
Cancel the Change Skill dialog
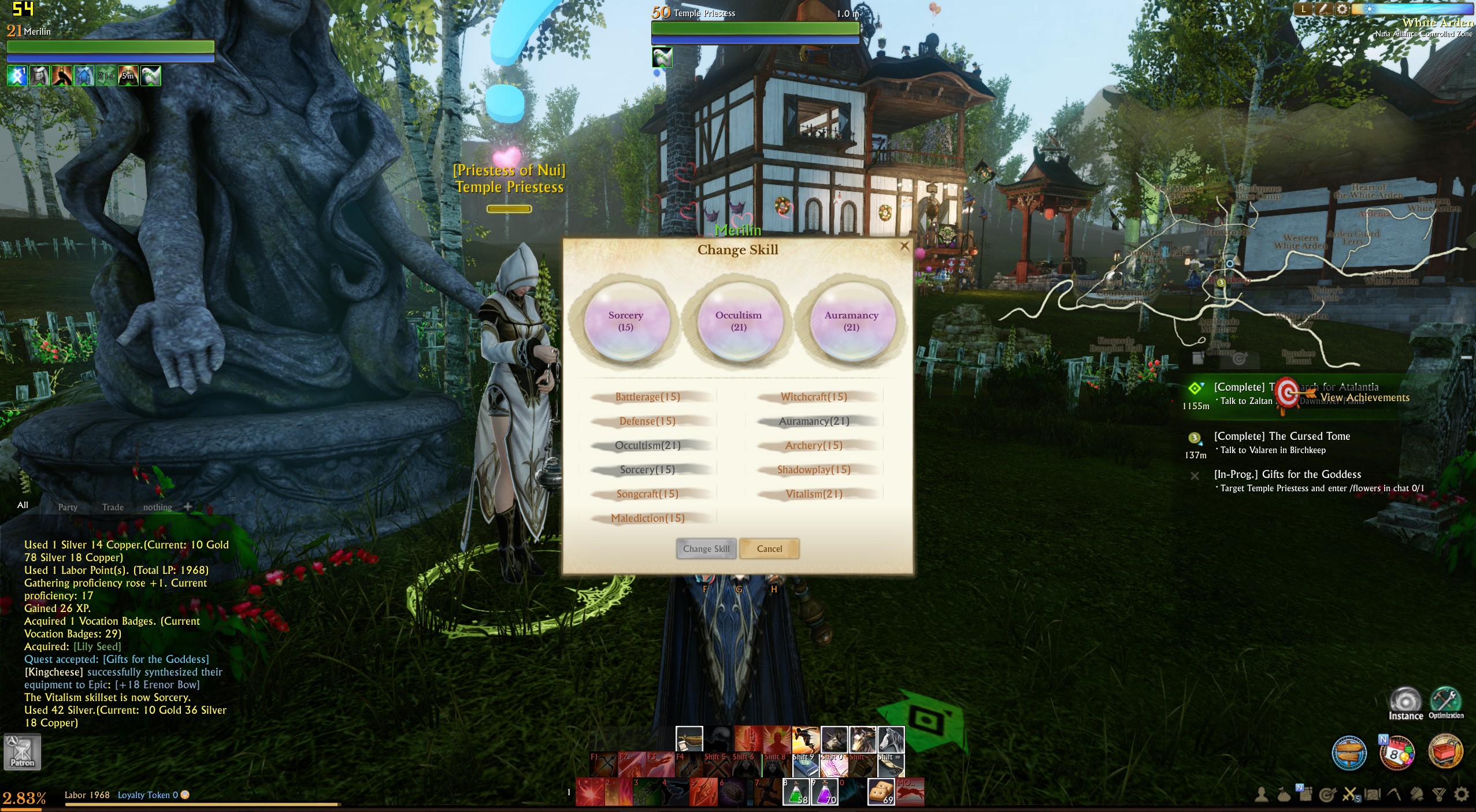pos(769,548)
